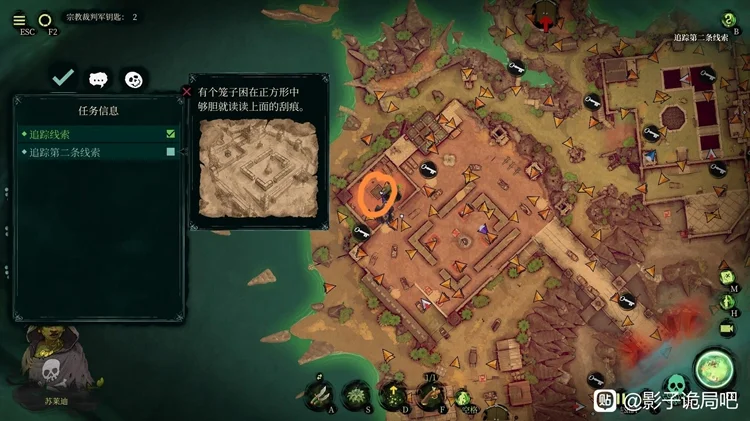The image size is (750, 421).
Task: Select the pistol ability icon
Action: (x=431, y=394)
